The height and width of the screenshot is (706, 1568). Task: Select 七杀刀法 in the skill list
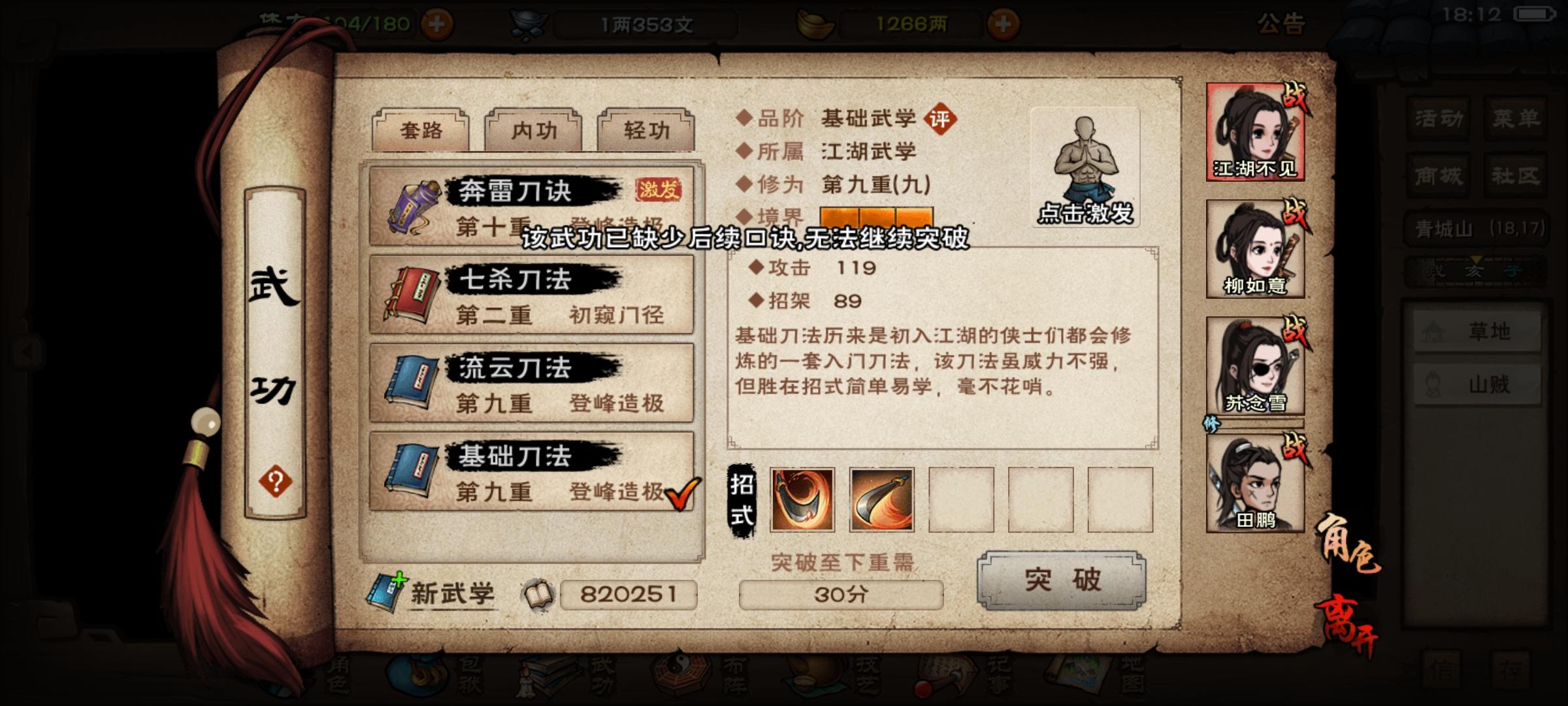pyautogui.click(x=531, y=294)
